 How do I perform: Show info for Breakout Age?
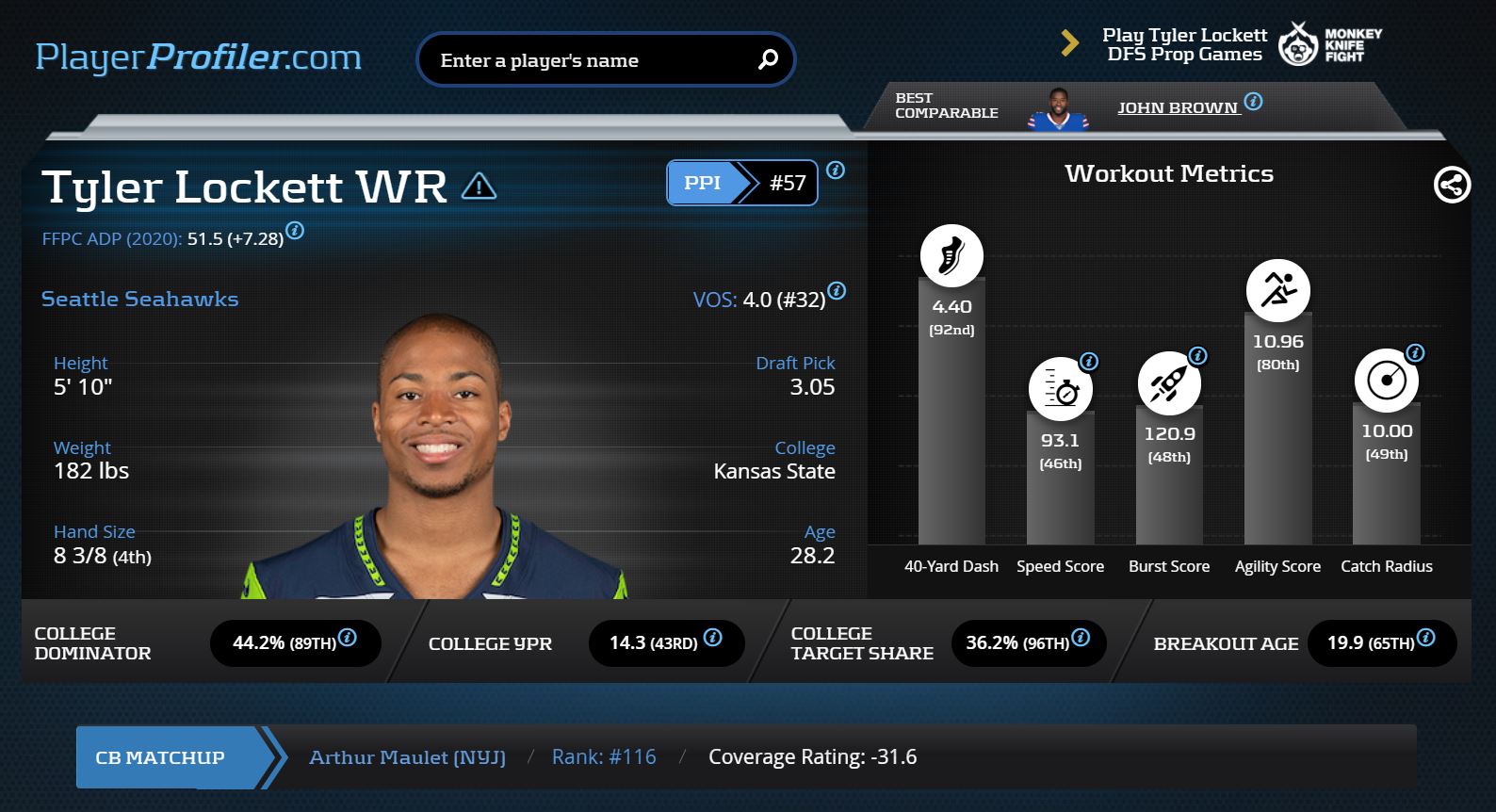(1426, 638)
